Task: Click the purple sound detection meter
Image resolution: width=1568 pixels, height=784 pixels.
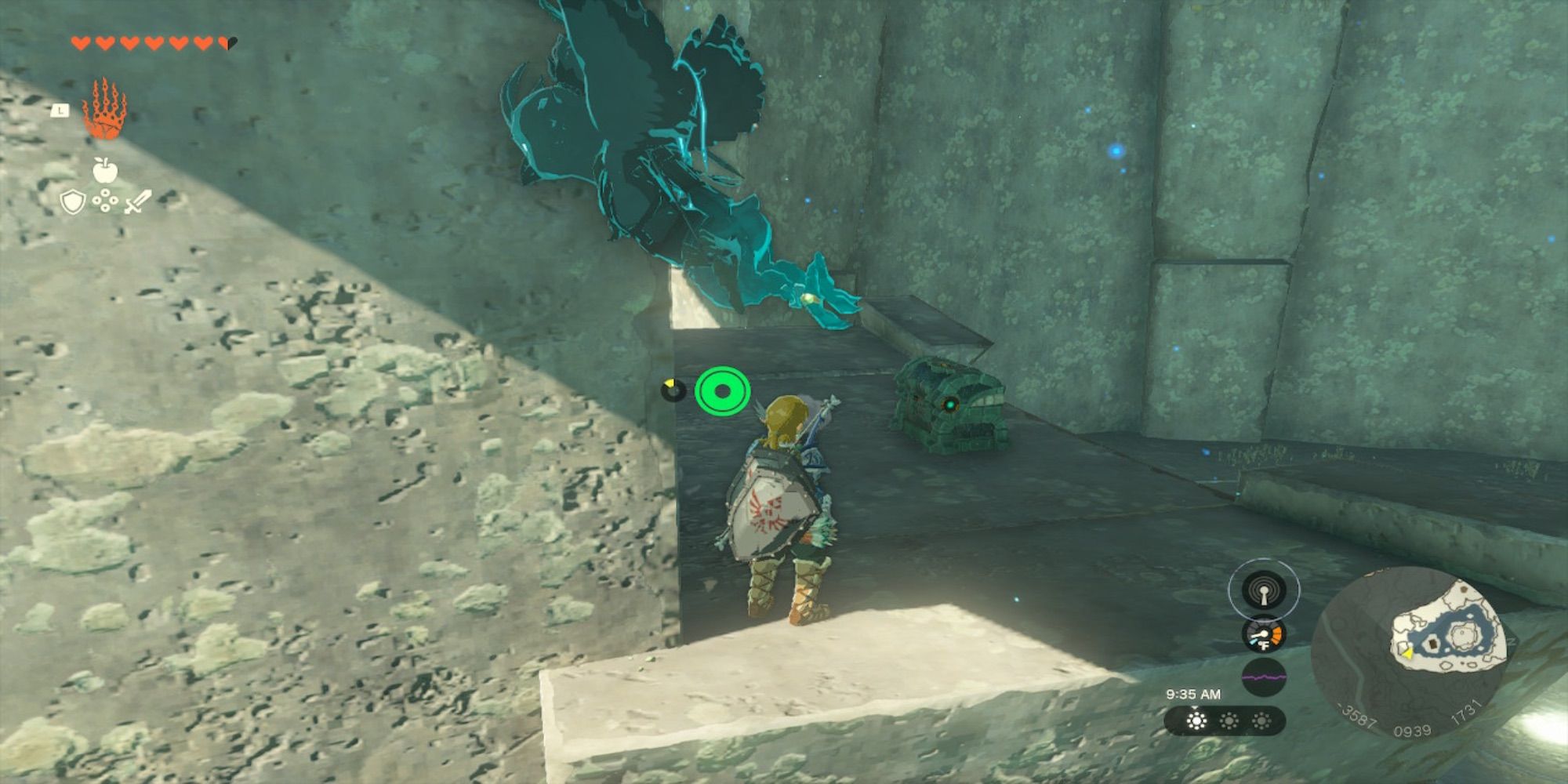Action: 1265,676
